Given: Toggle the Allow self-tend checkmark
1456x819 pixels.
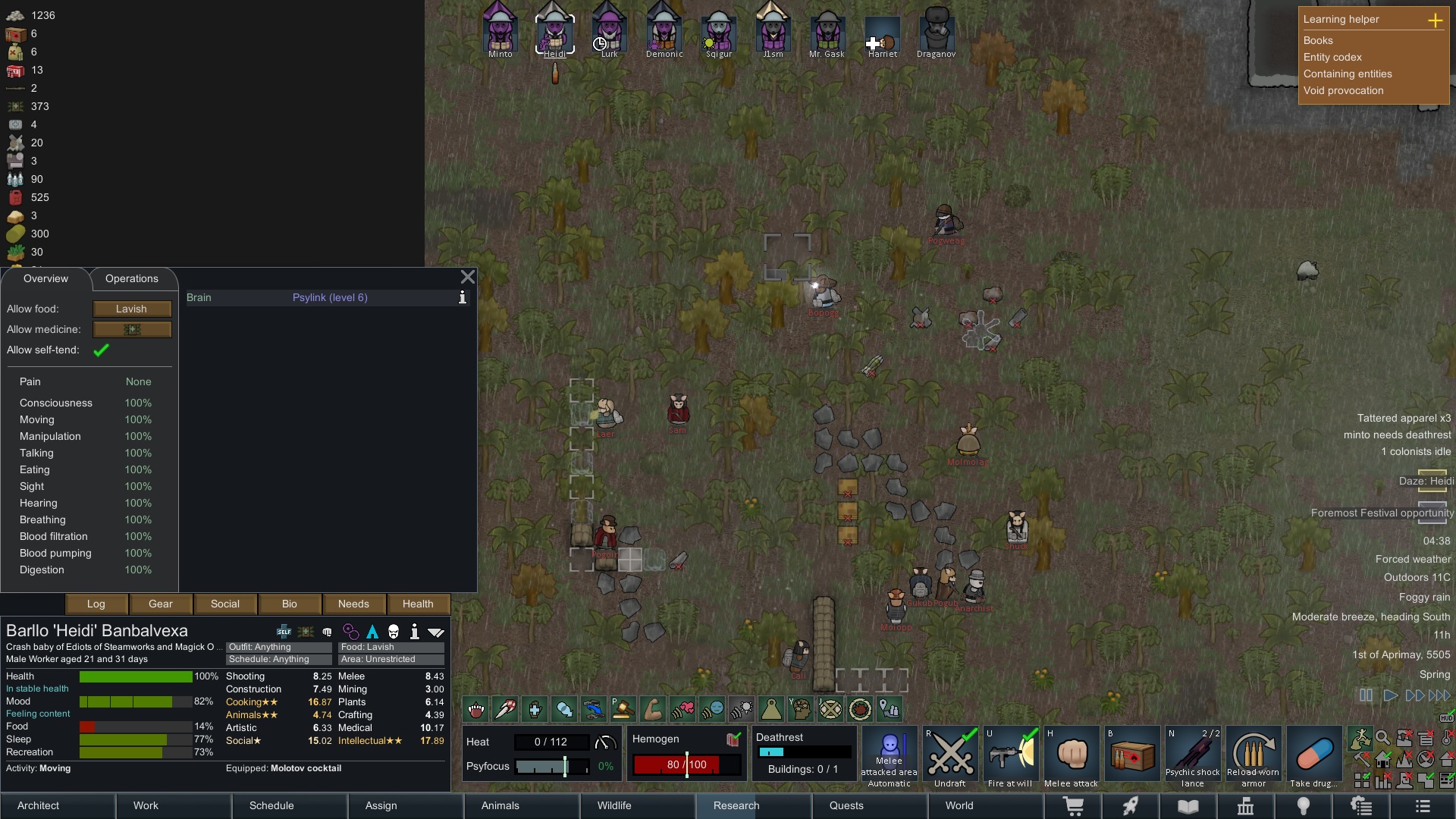Looking at the screenshot, I should point(101,350).
